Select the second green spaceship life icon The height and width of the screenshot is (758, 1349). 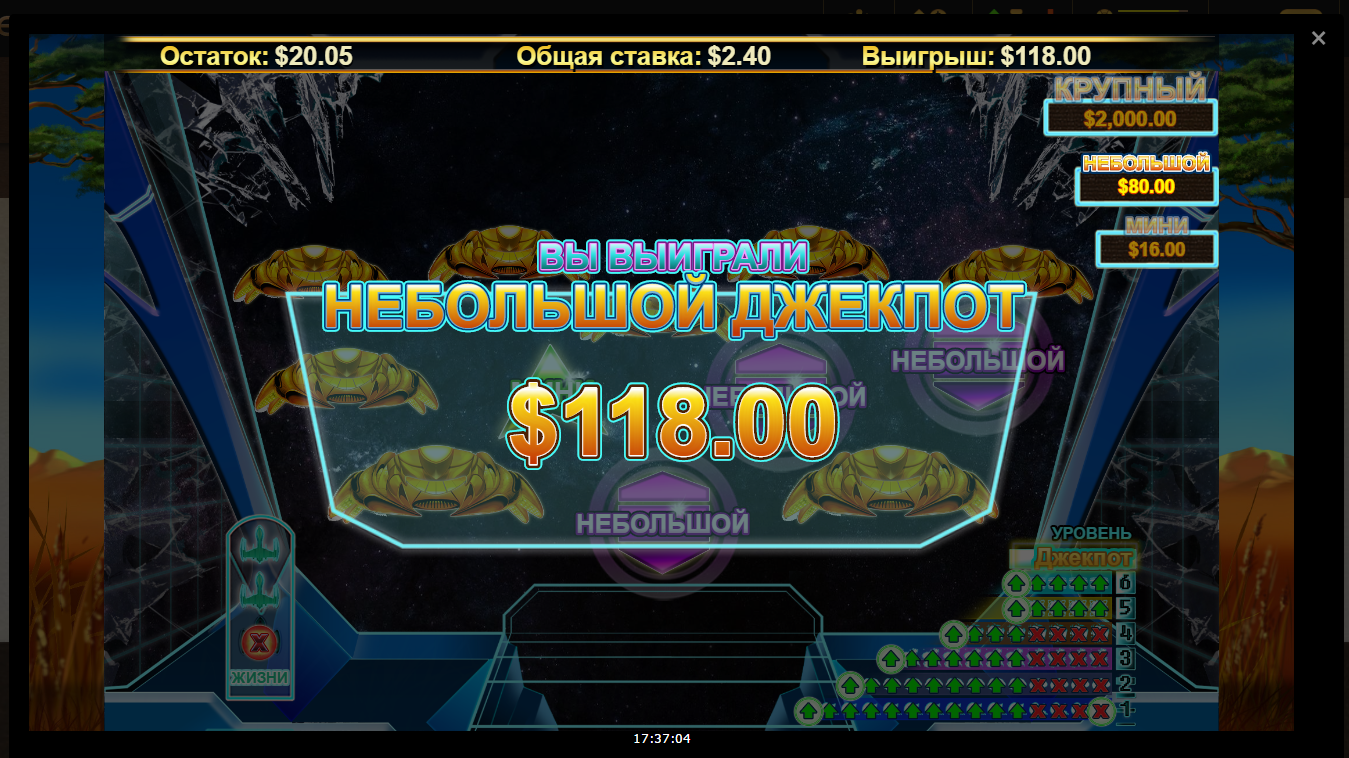pyautogui.click(x=261, y=590)
